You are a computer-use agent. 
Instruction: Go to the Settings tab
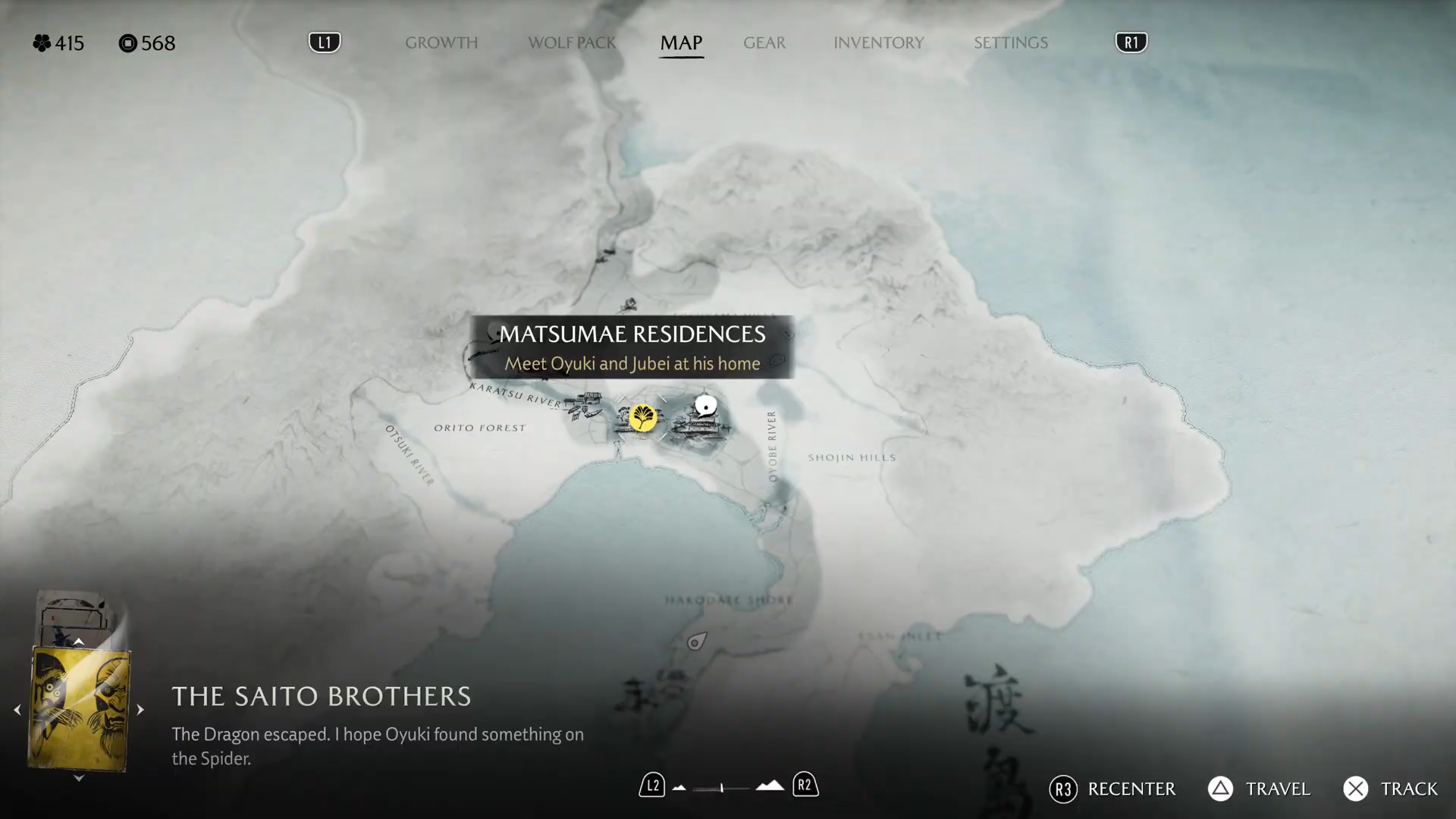[1010, 43]
